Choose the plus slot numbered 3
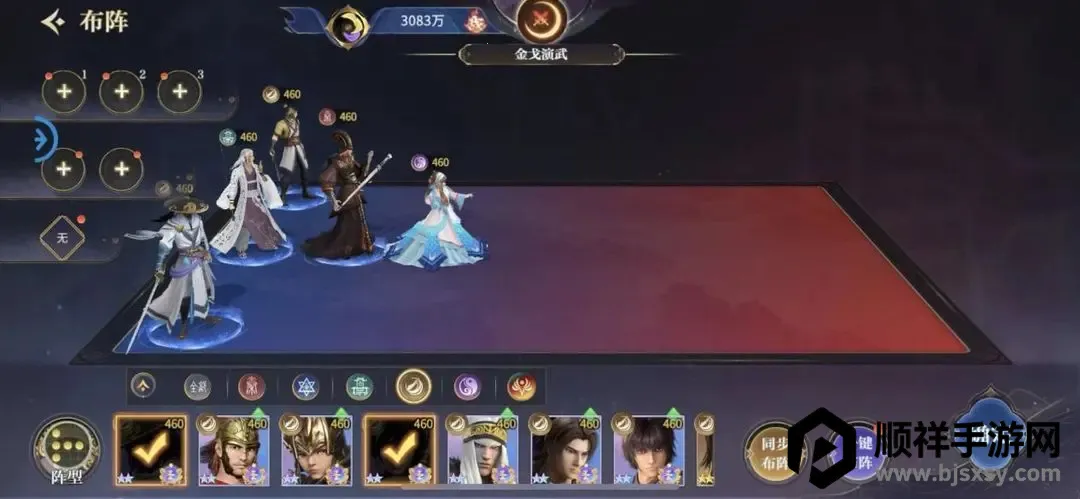This screenshot has width=1080, height=499. click(x=180, y=92)
